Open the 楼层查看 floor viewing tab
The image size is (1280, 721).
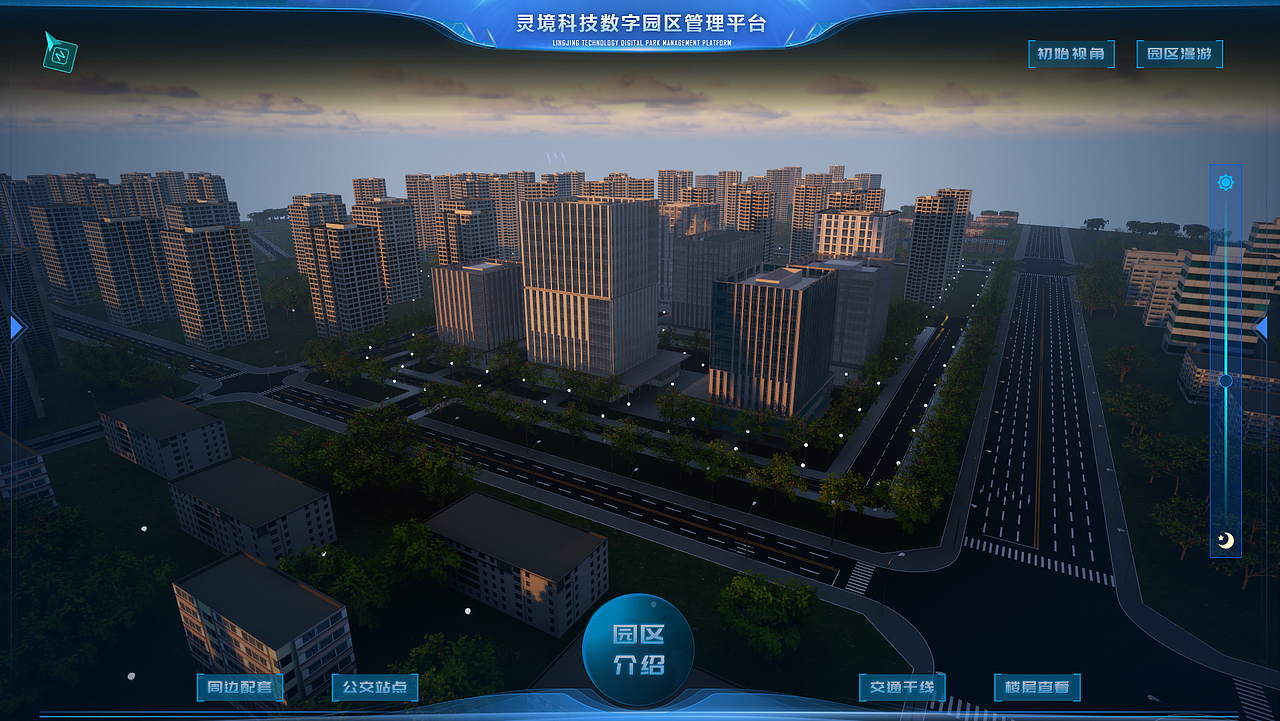pos(1035,687)
